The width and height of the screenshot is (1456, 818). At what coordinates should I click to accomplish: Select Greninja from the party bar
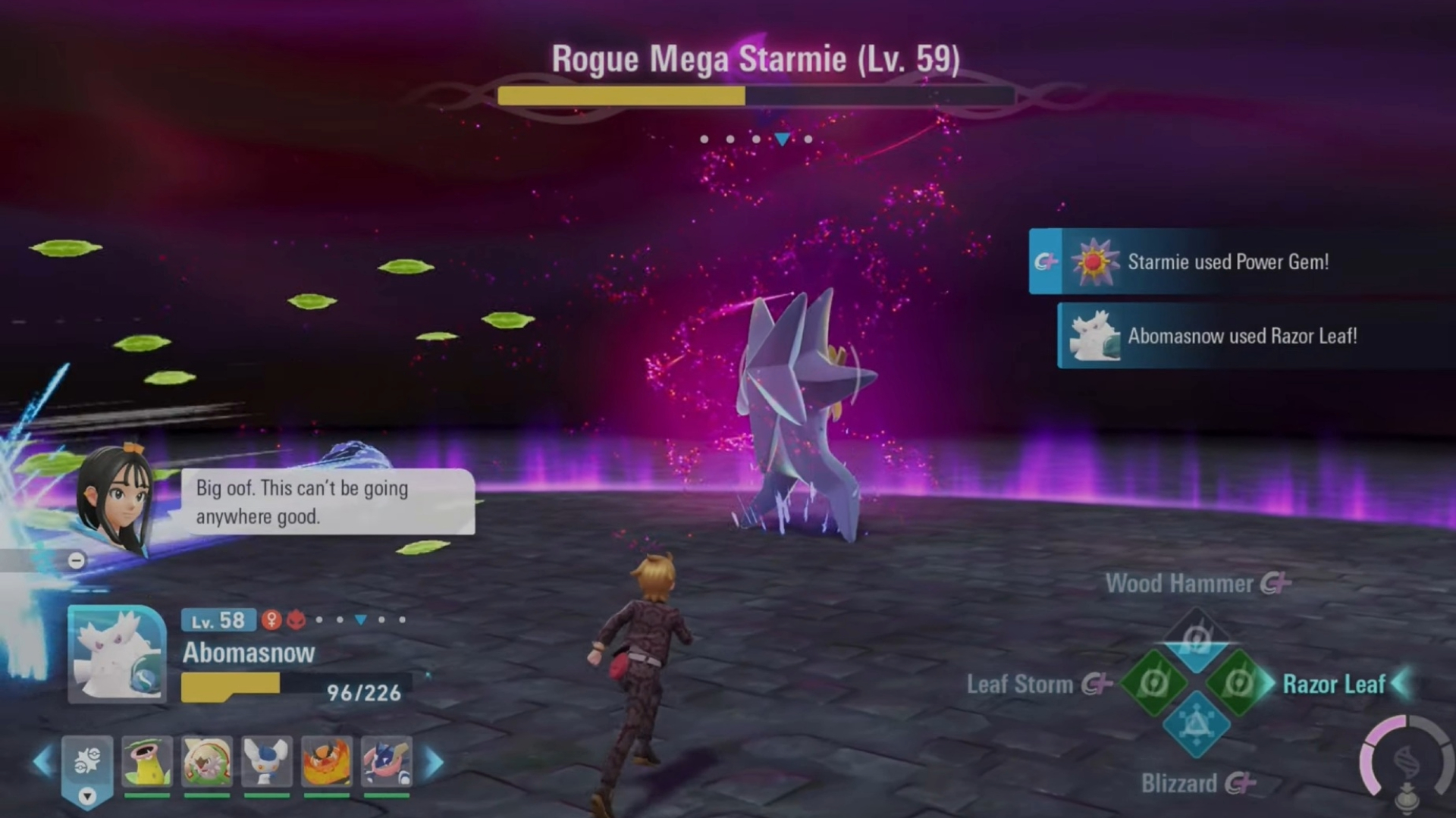pos(387,762)
